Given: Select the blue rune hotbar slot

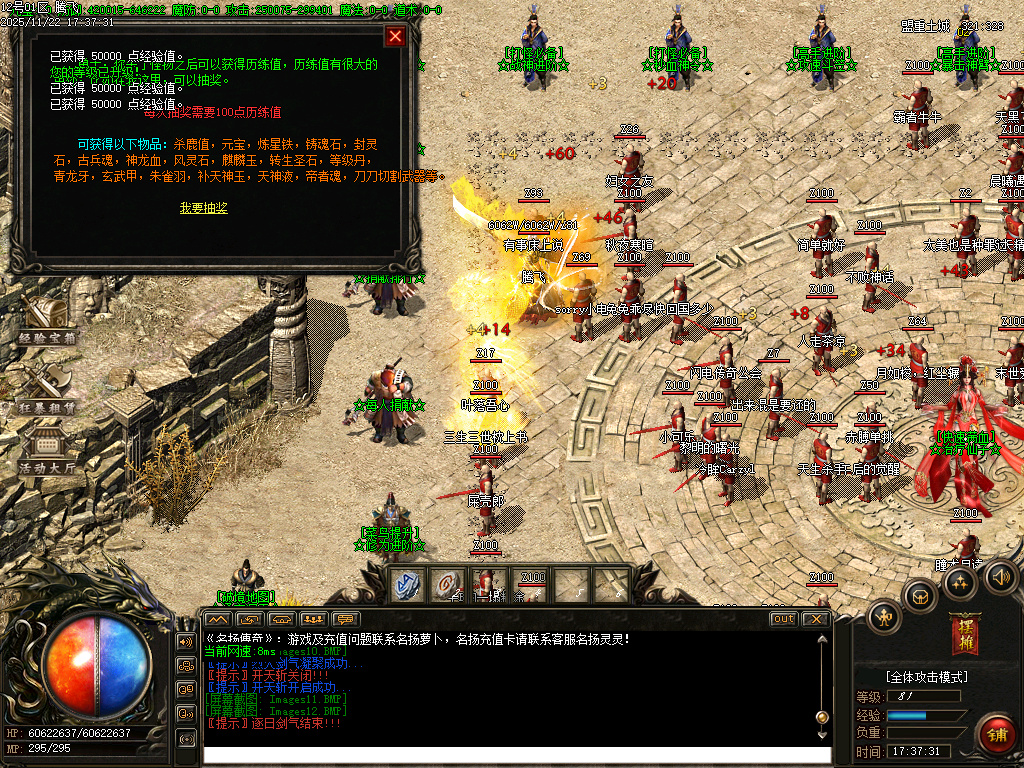Looking at the screenshot, I should click(x=408, y=586).
